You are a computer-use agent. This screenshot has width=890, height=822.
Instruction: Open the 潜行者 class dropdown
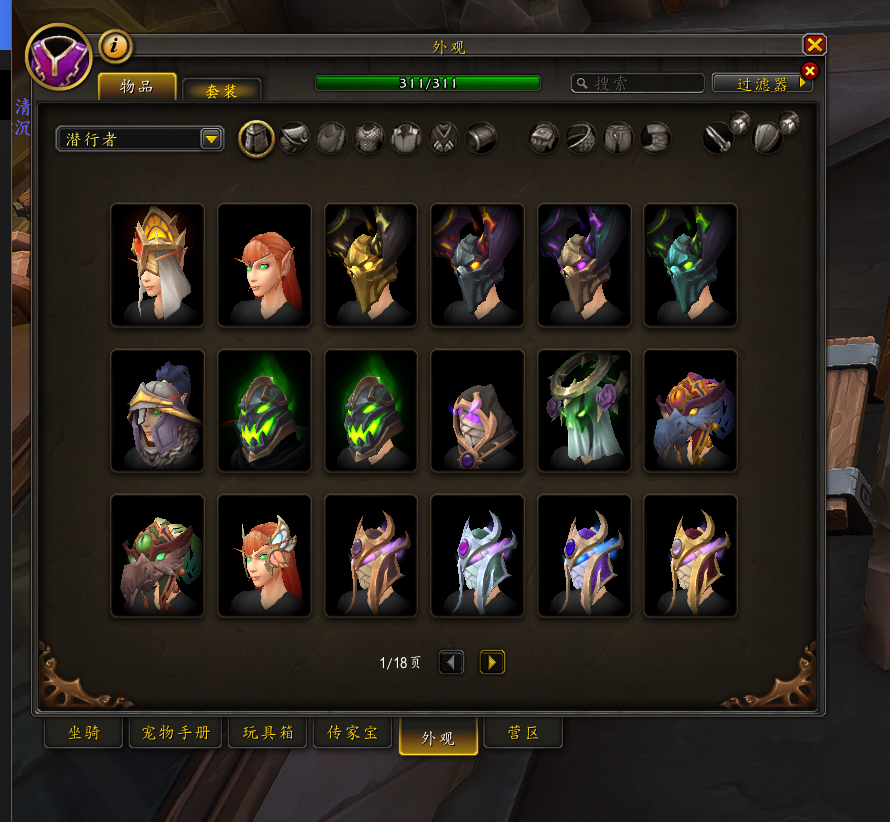point(211,139)
